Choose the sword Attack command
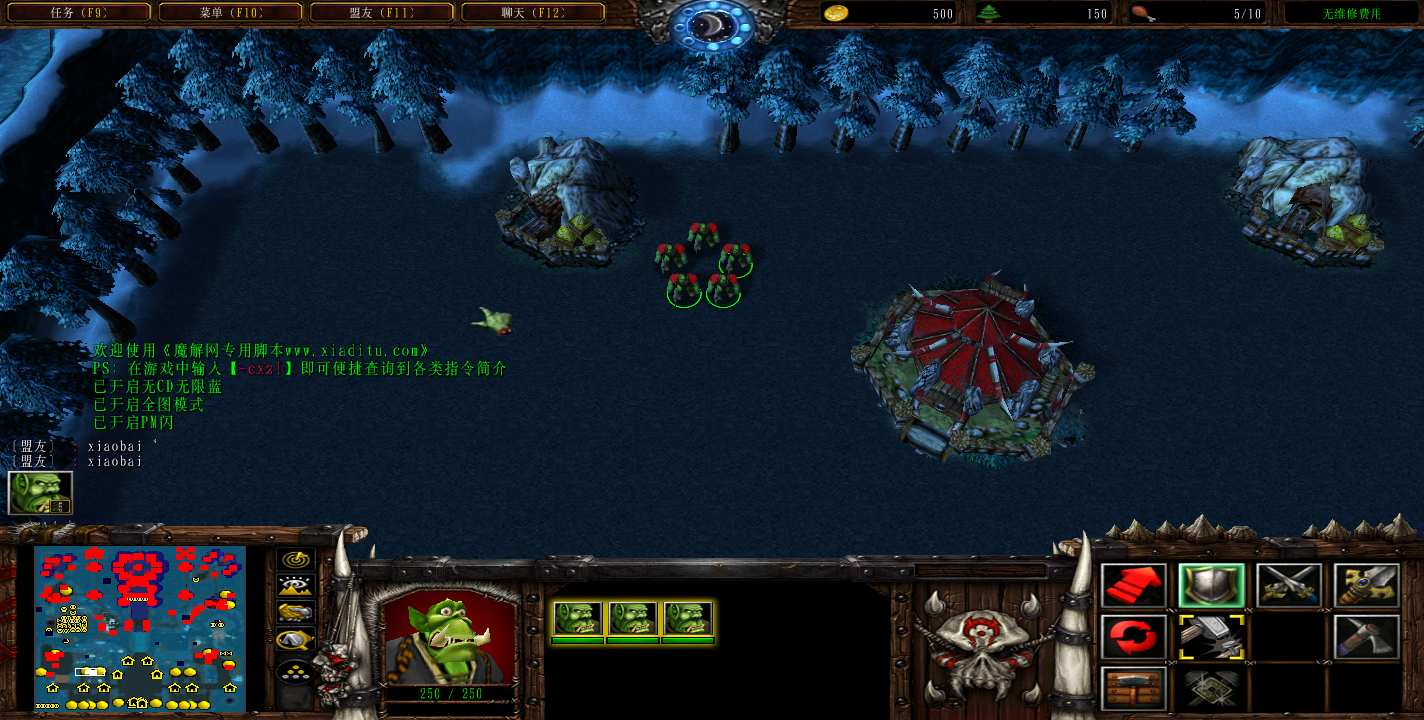Viewport: 1424px width, 720px height. point(1366,586)
